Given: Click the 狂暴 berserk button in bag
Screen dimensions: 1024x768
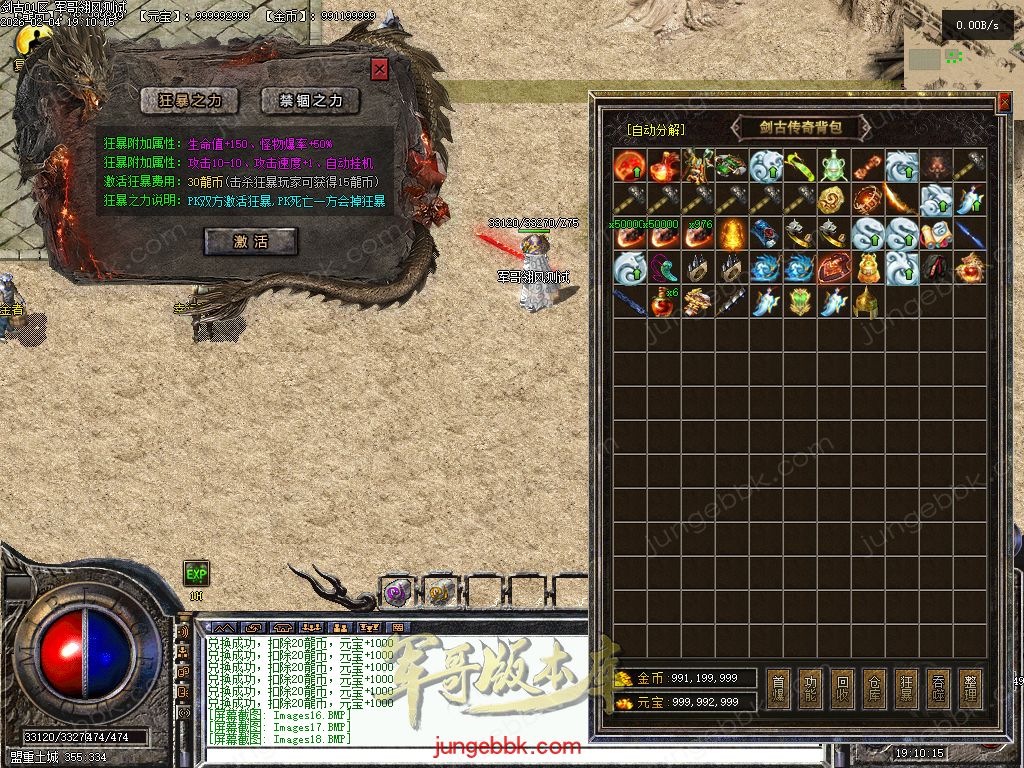Looking at the screenshot, I should coord(907,689).
